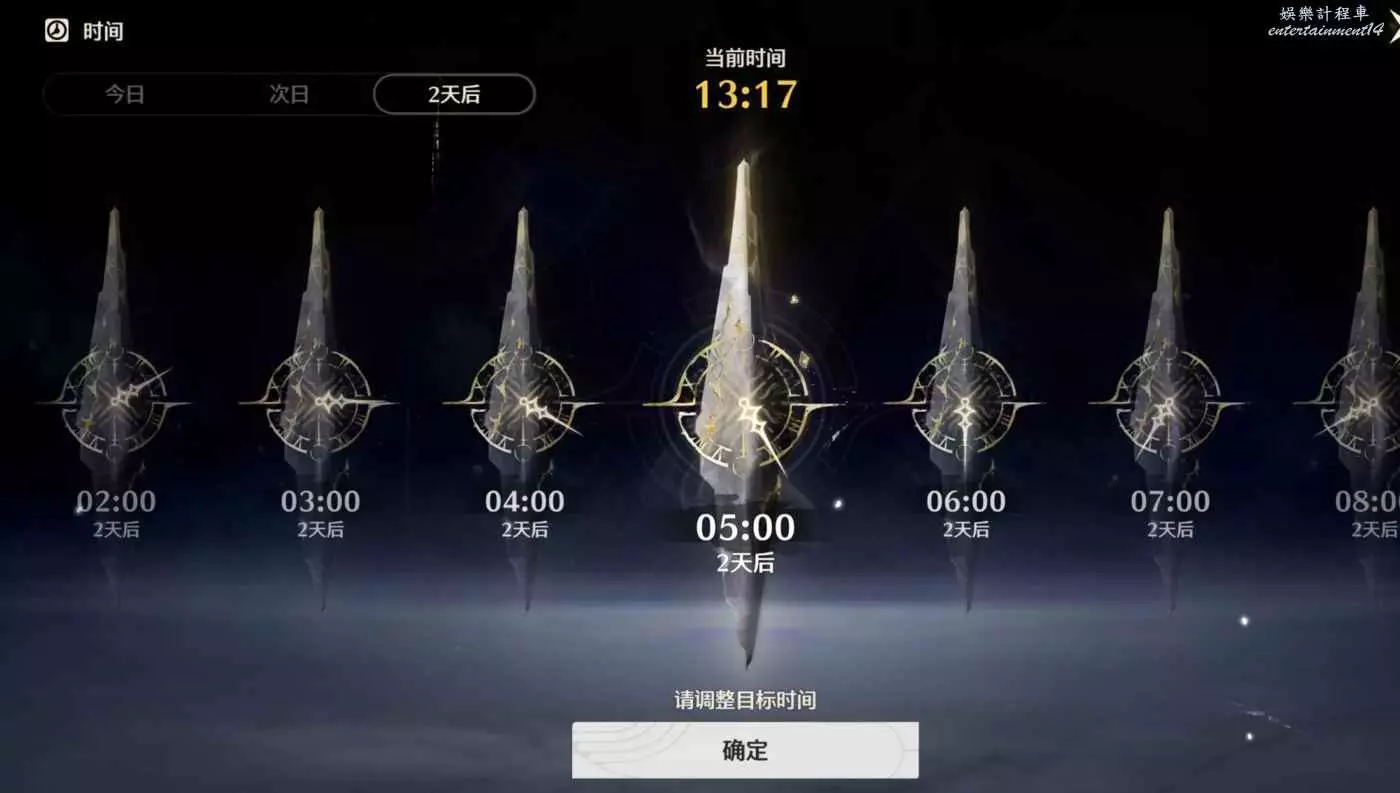Choose the 07:00 clock spire
Viewport: 1400px width, 793px height.
click(1168, 400)
